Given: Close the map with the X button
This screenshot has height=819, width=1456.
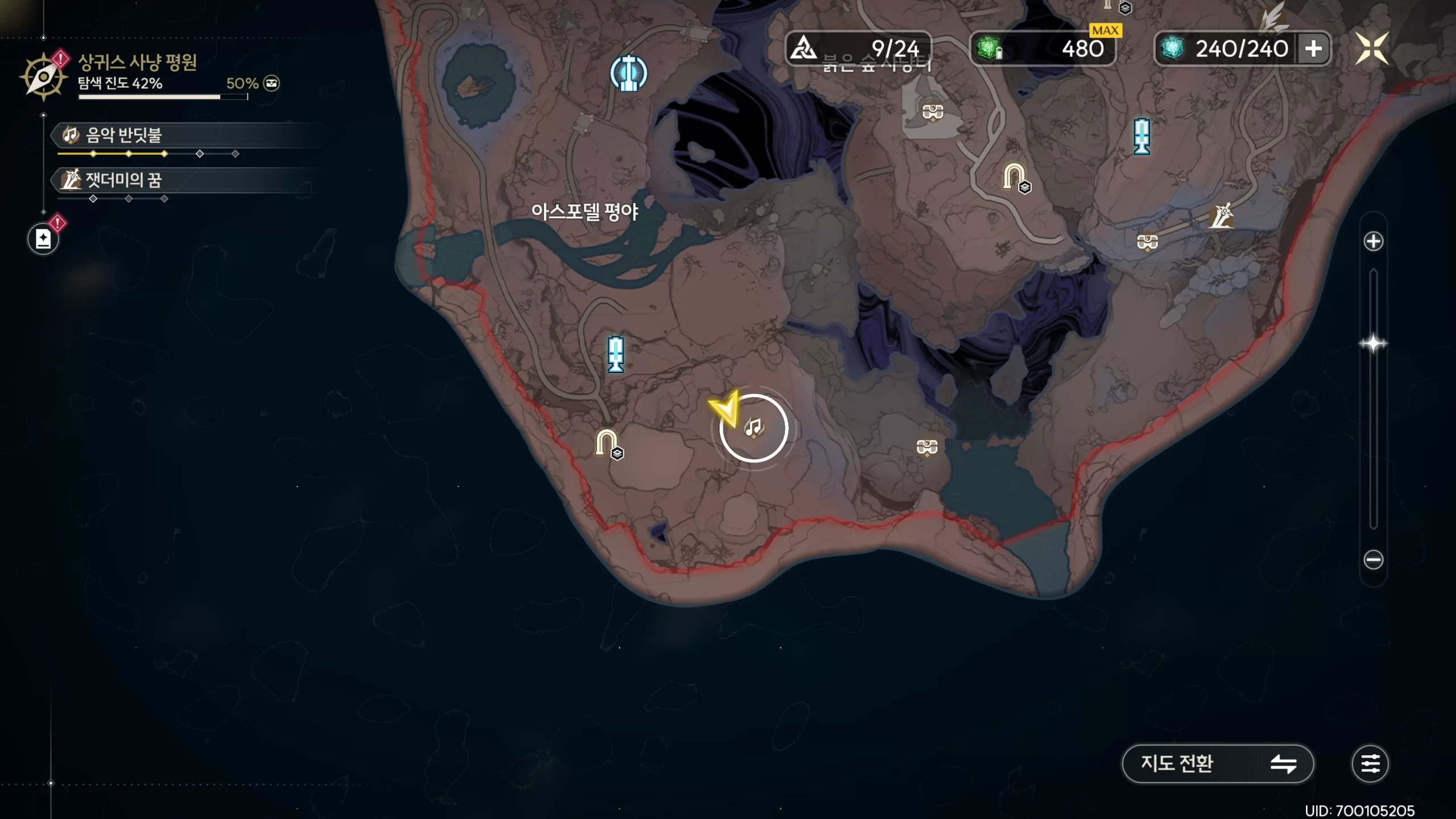Looking at the screenshot, I should [1371, 49].
